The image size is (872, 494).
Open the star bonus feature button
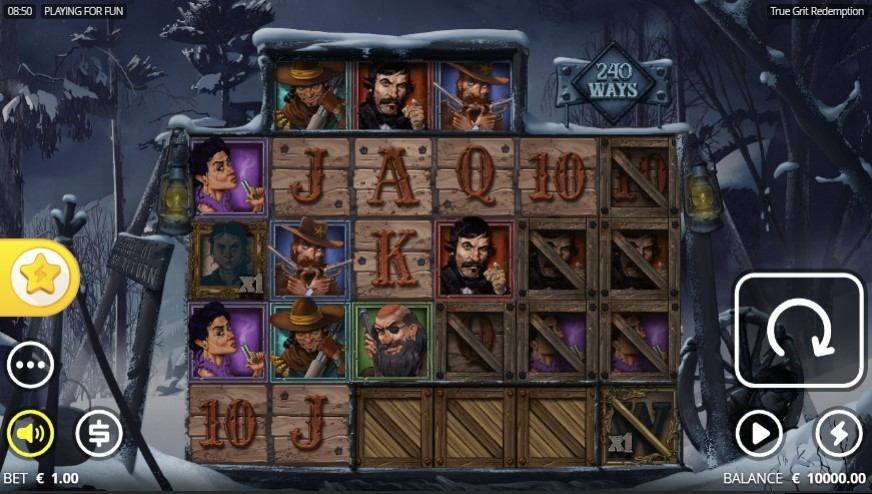click(39, 277)
